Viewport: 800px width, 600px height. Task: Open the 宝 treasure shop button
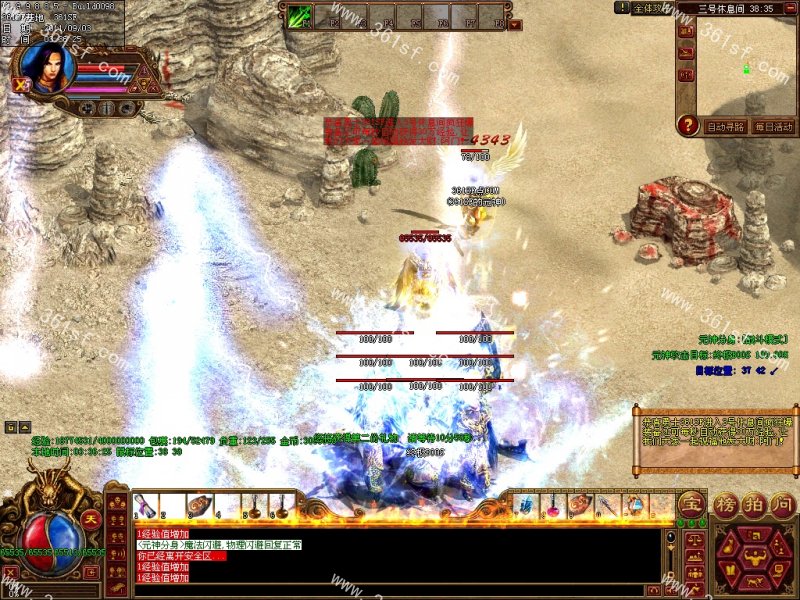690,503
